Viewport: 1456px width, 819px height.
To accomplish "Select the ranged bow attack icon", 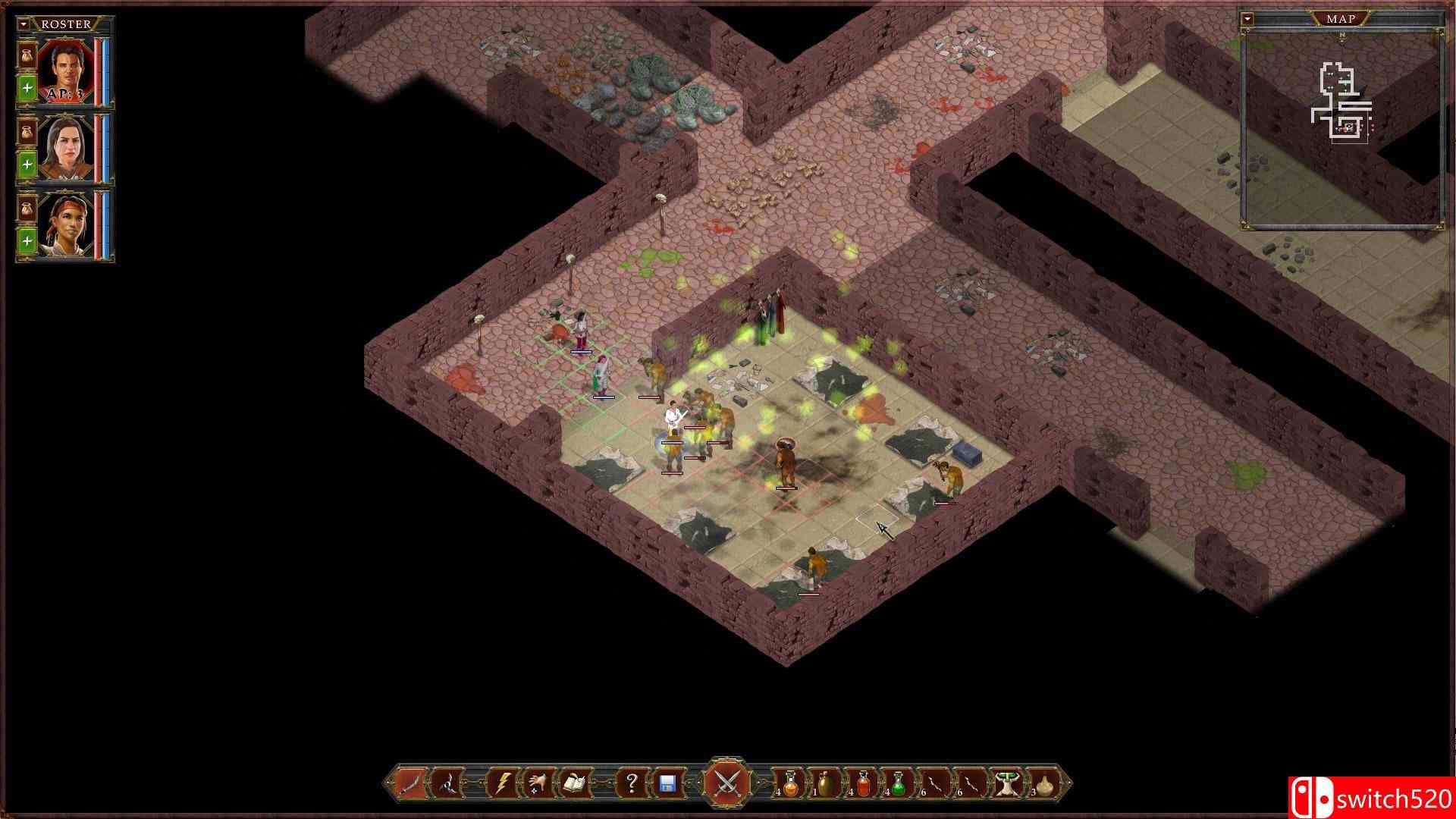I will pyautogui.click(x=447, y=784).
